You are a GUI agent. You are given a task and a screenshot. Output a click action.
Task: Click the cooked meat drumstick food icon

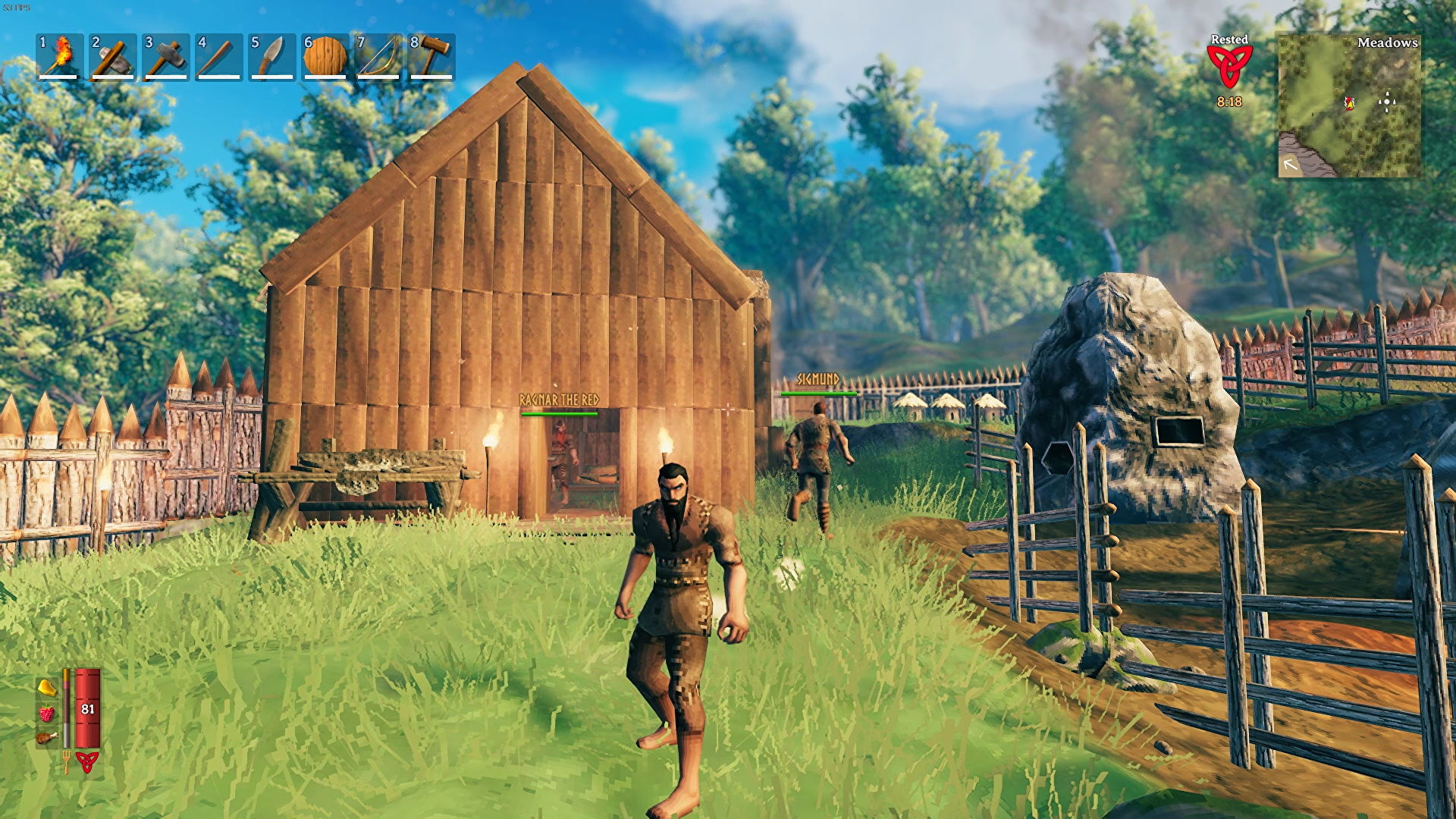coord(47,737)
